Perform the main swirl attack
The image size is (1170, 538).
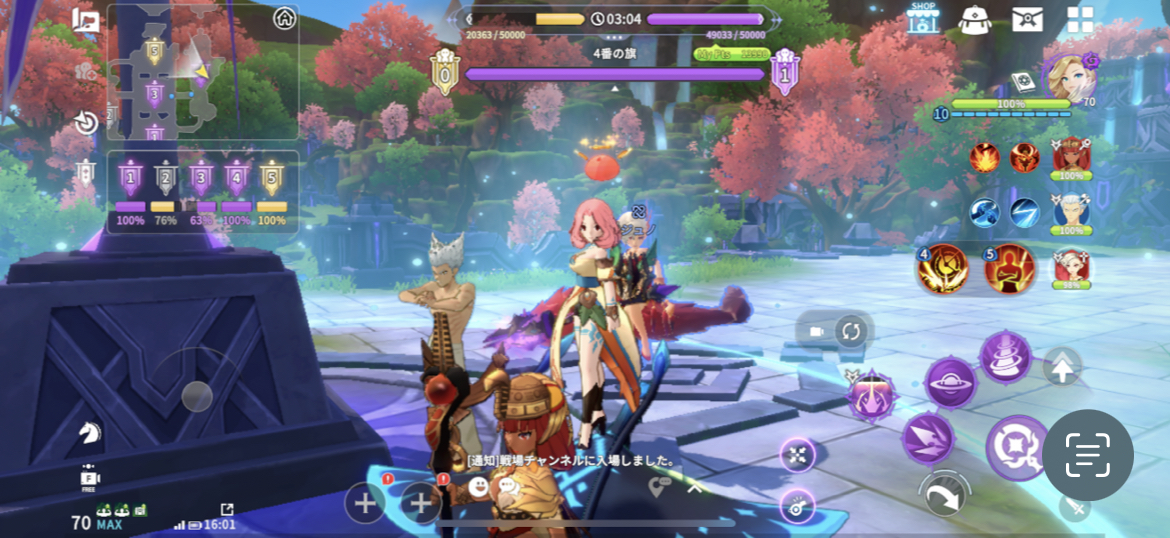pos(1016,448)
